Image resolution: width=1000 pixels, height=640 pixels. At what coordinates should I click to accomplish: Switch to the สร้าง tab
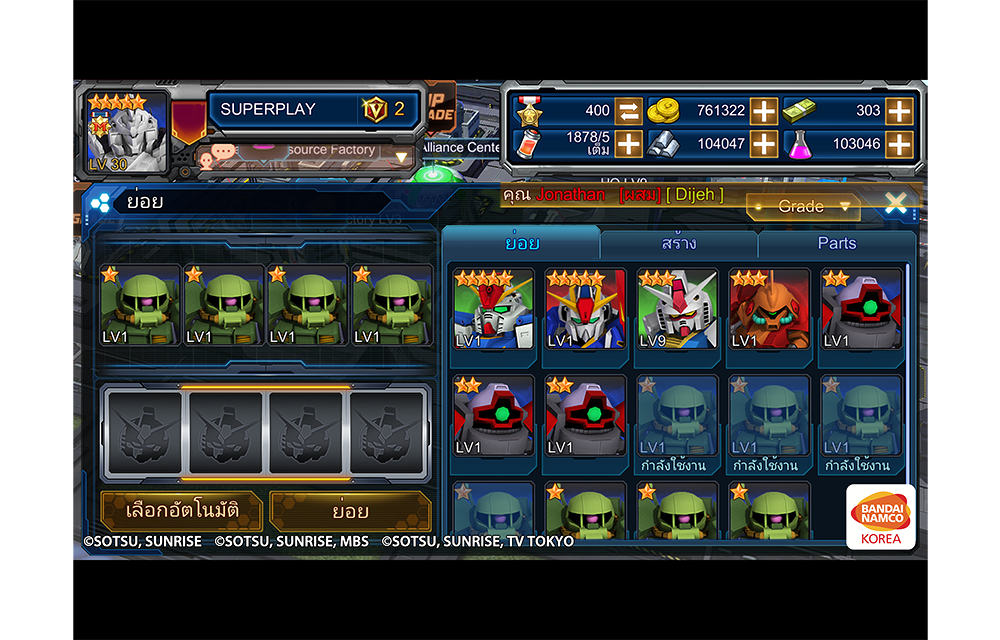click(679, 243)
